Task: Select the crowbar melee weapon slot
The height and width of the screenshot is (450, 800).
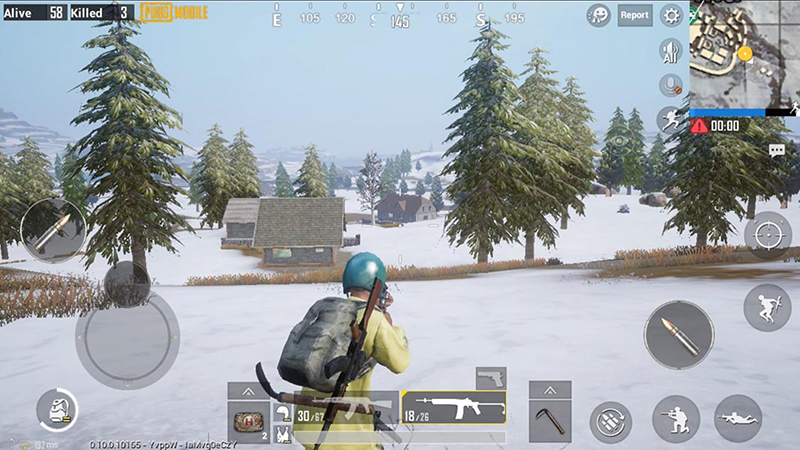Action: point(549,418)
